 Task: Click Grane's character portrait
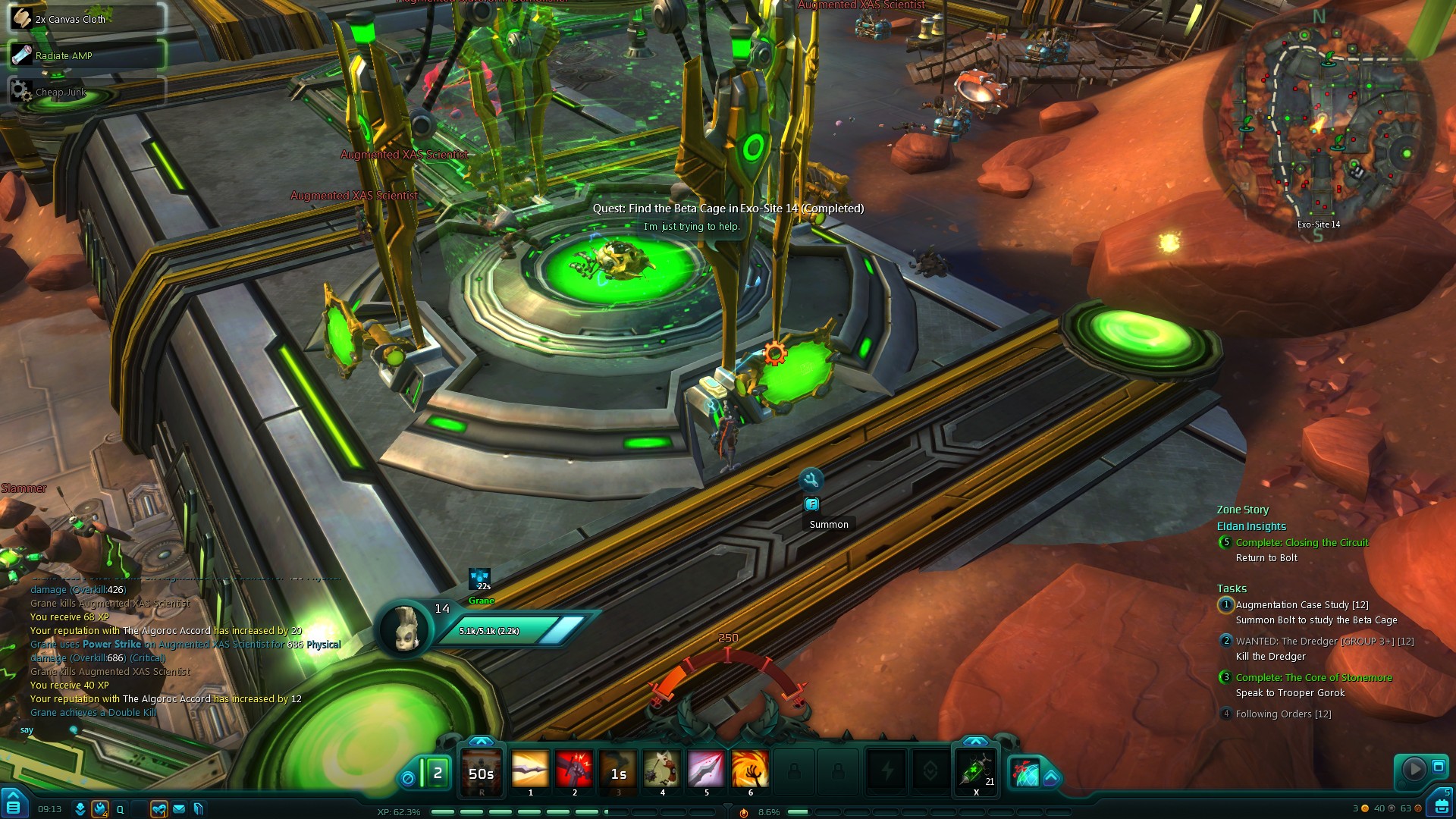tap(404, 628)
